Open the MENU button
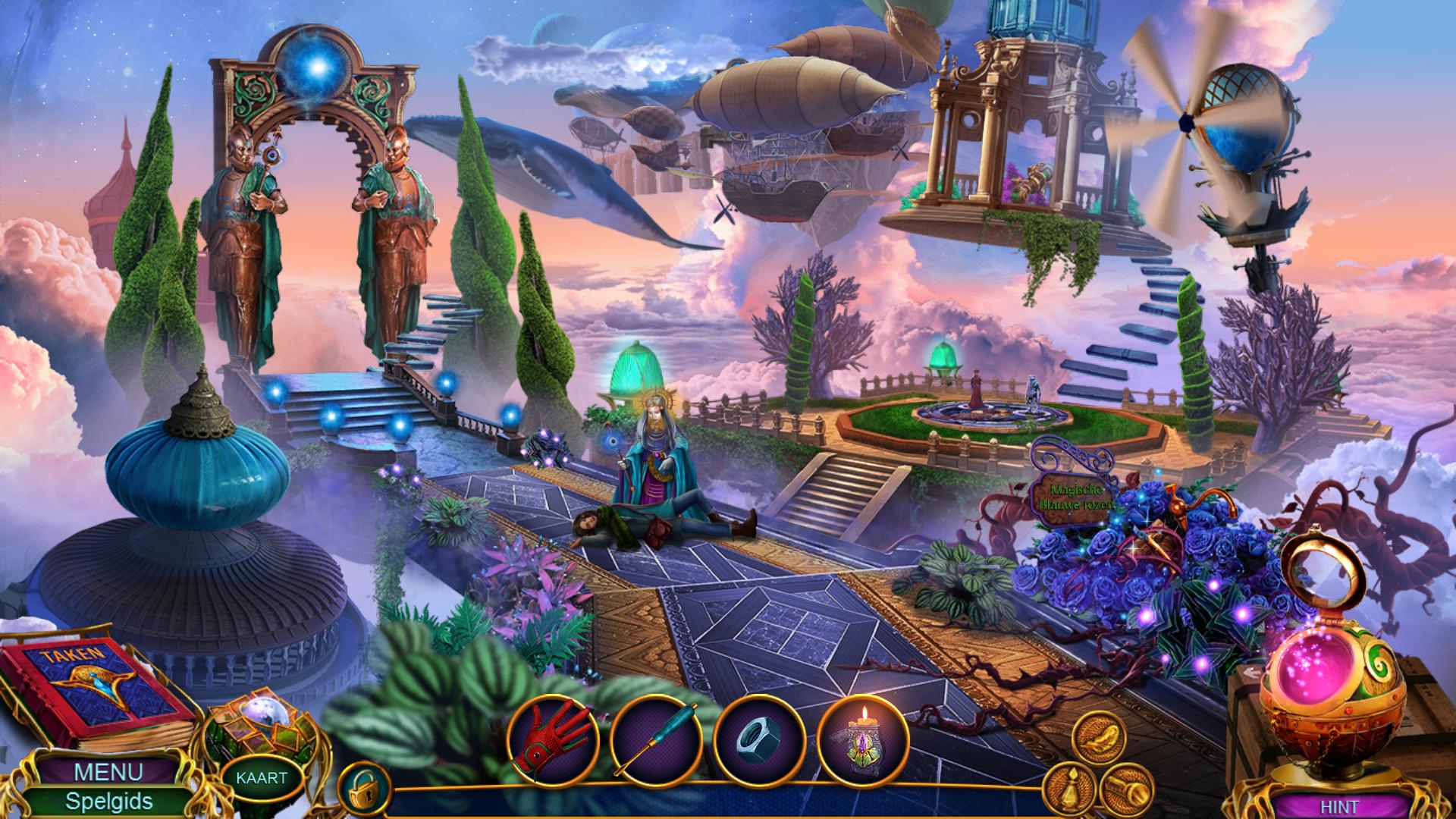This screenshot has width=1456, height=819. pos(108,772)
